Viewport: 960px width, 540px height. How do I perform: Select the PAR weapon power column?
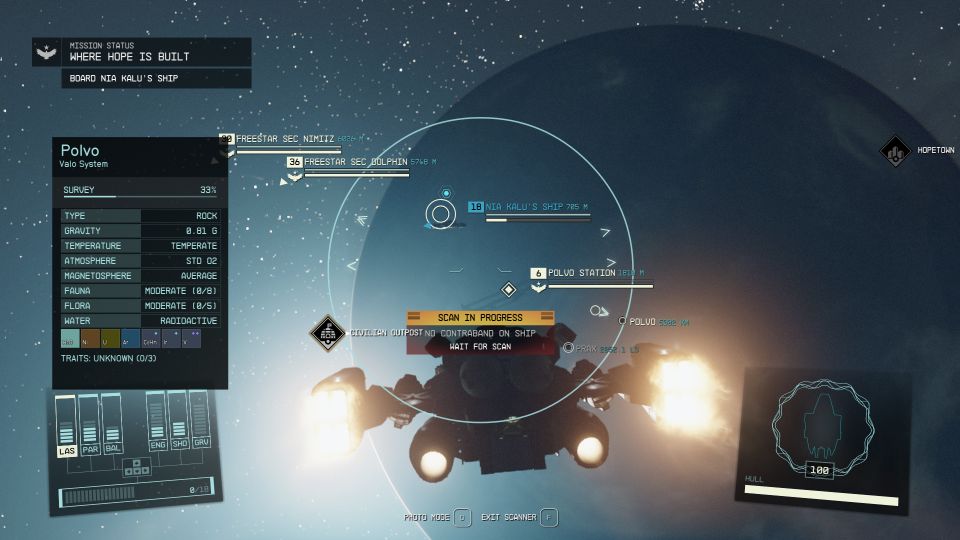click(x=90, y=426)
